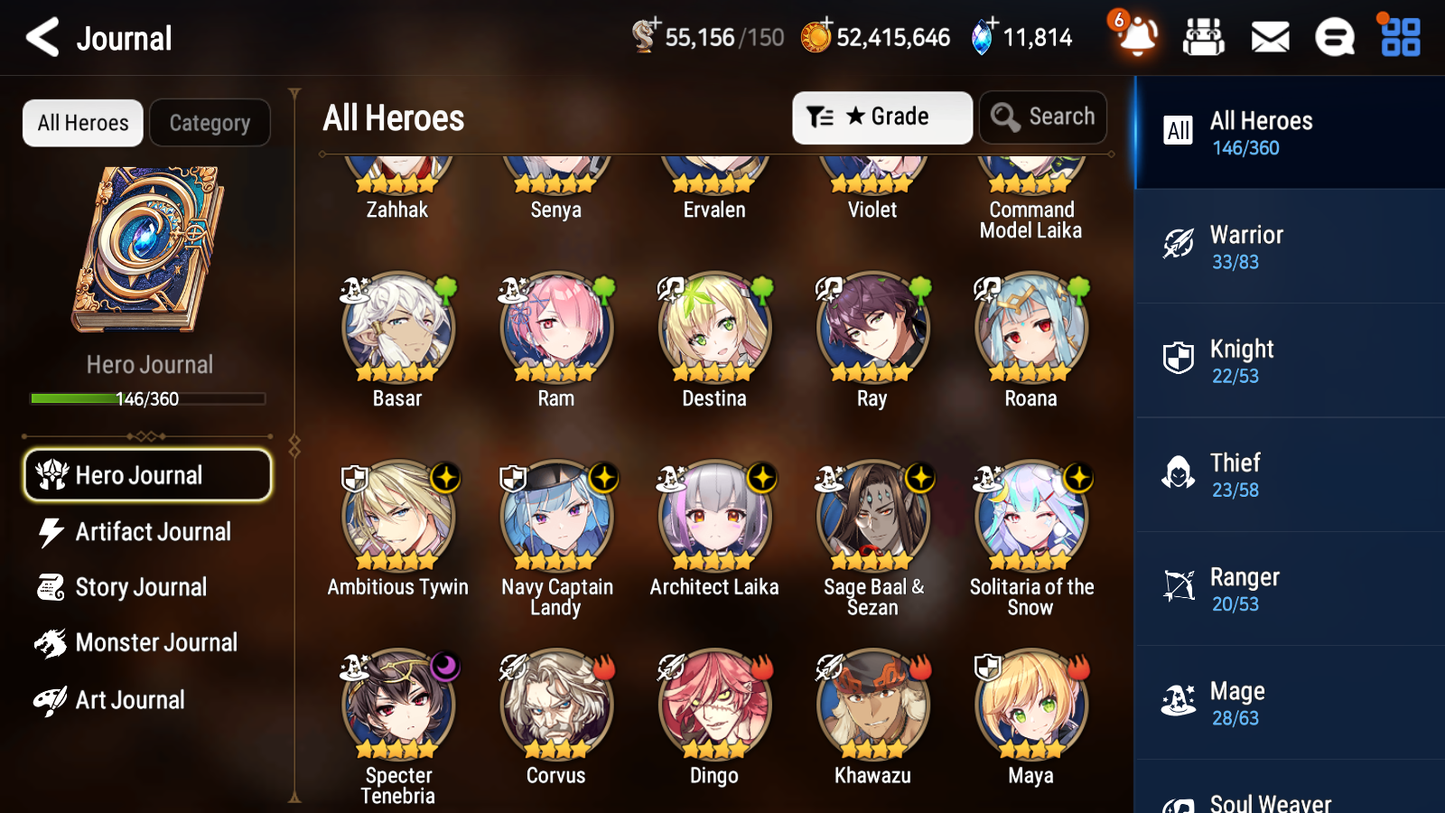This screenshot has width=1445, height=813.
Task: Go back with the arrow icon
Action: click(x=41, y=37)
